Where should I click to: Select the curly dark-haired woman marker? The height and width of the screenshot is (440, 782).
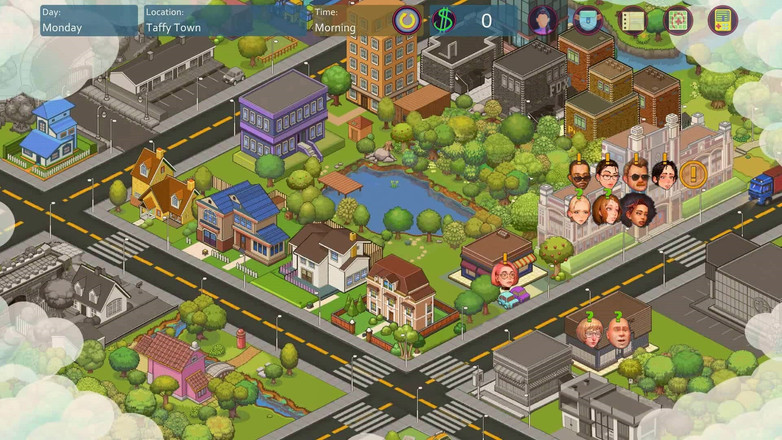pyautogui.click(x=637, y=211)
